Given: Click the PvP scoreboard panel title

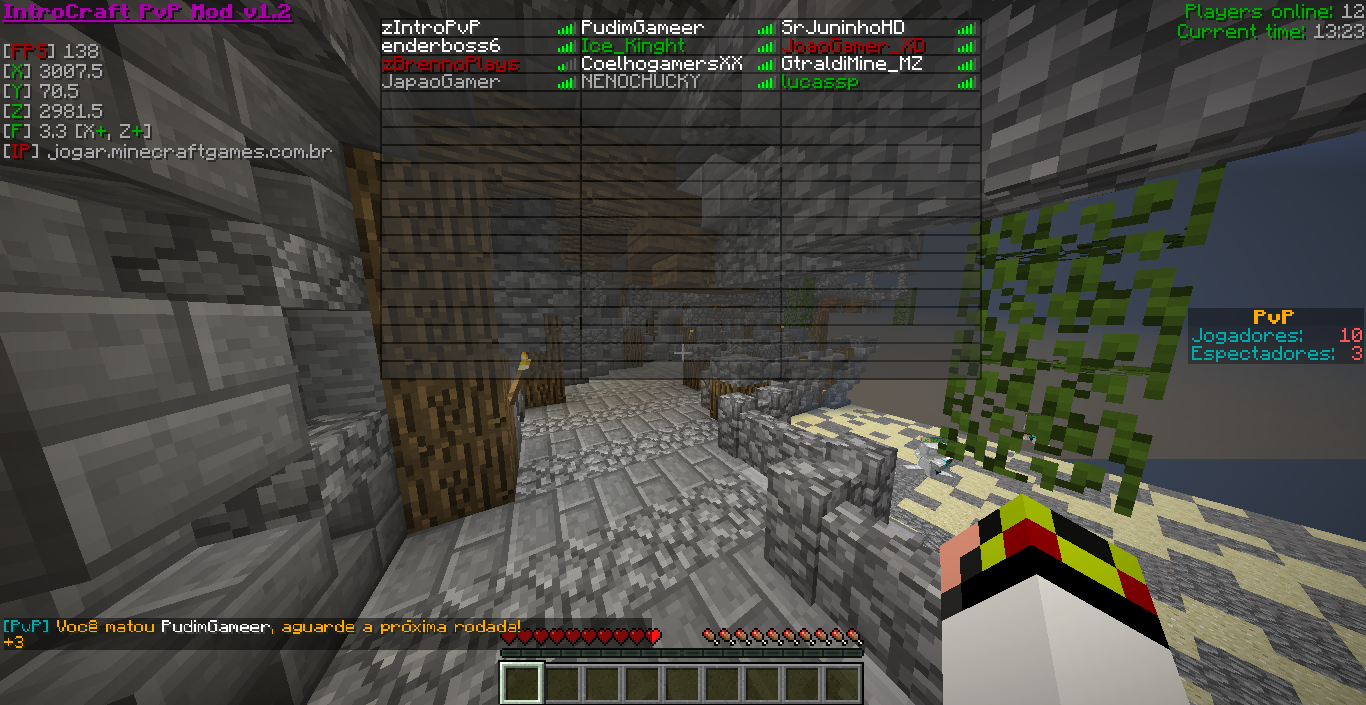Looking at the screenshot, I should pos(1273,317).
